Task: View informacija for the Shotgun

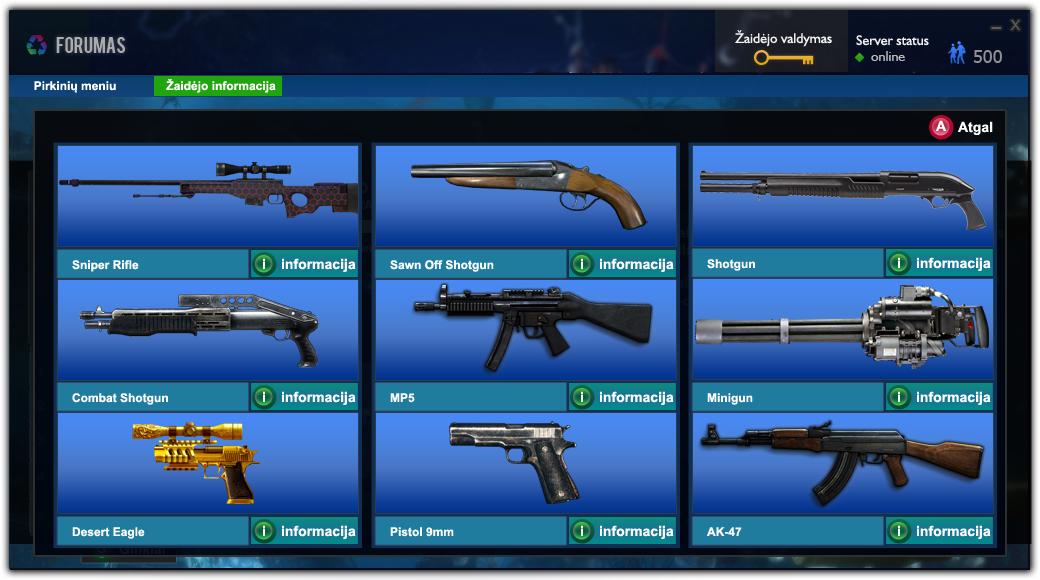Action: click(x=939, y=263)
